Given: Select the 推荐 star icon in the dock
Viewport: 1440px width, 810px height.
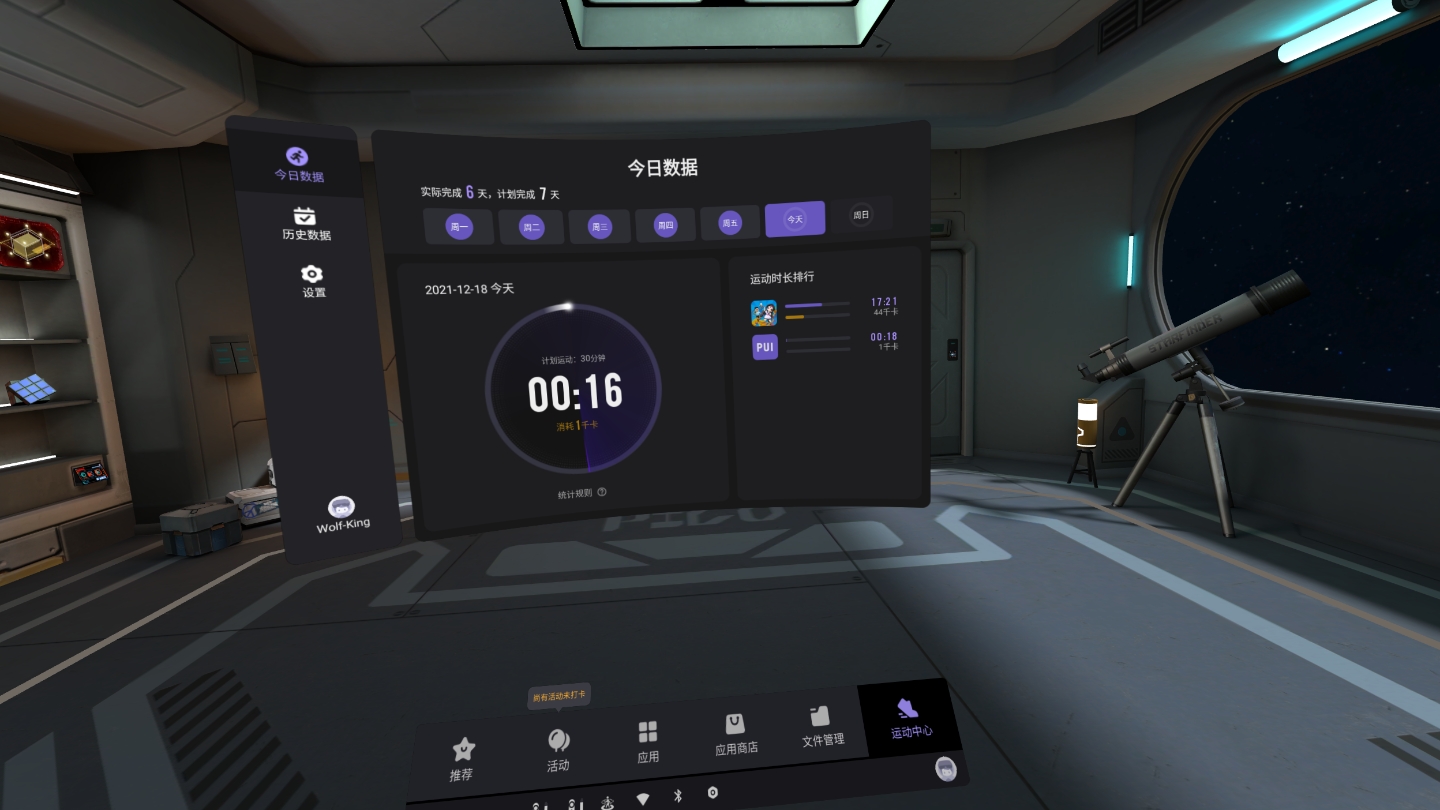Looking at the screenshot, I should pos(462,745).
